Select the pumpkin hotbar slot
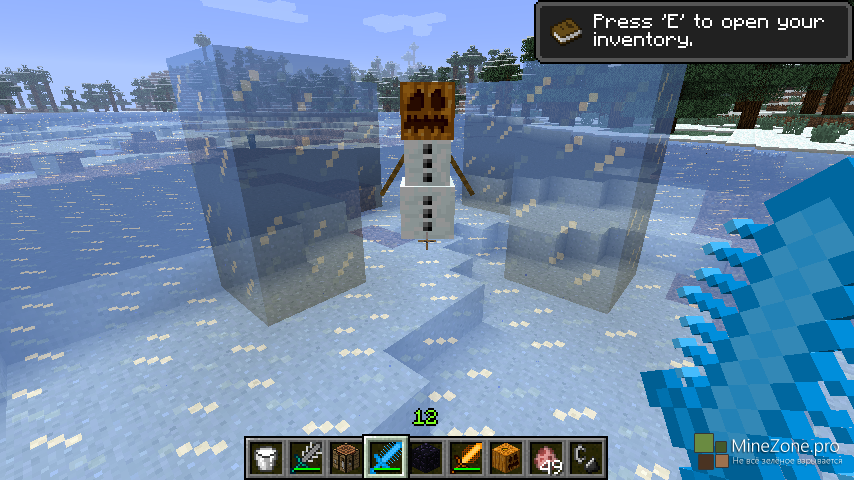The width and height of the screenshot is (854, 480). (505, 457)
